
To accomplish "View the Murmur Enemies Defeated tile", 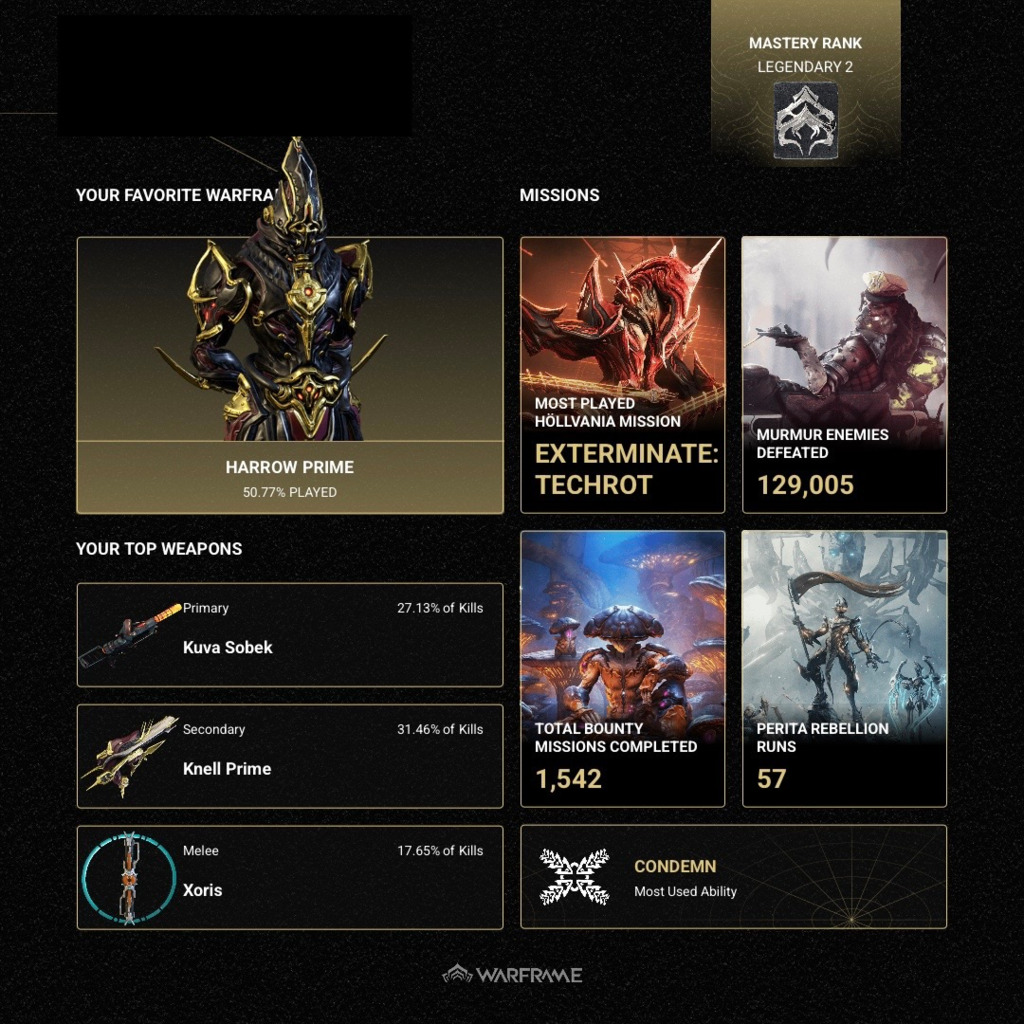I will [x=844, y=375].
